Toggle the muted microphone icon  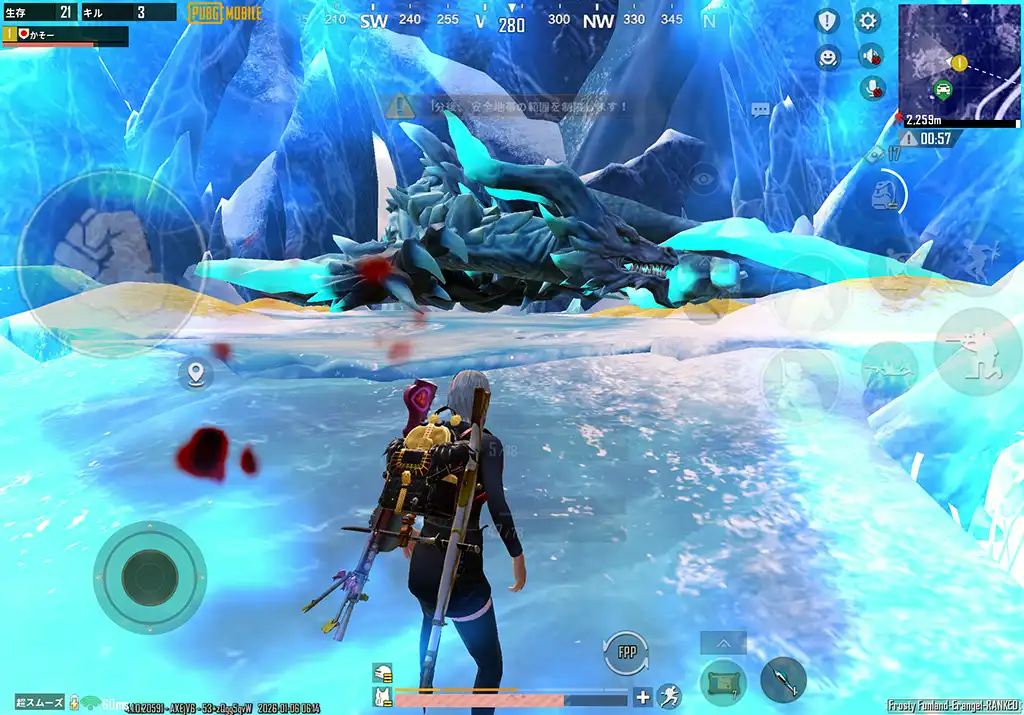(873, 89)
